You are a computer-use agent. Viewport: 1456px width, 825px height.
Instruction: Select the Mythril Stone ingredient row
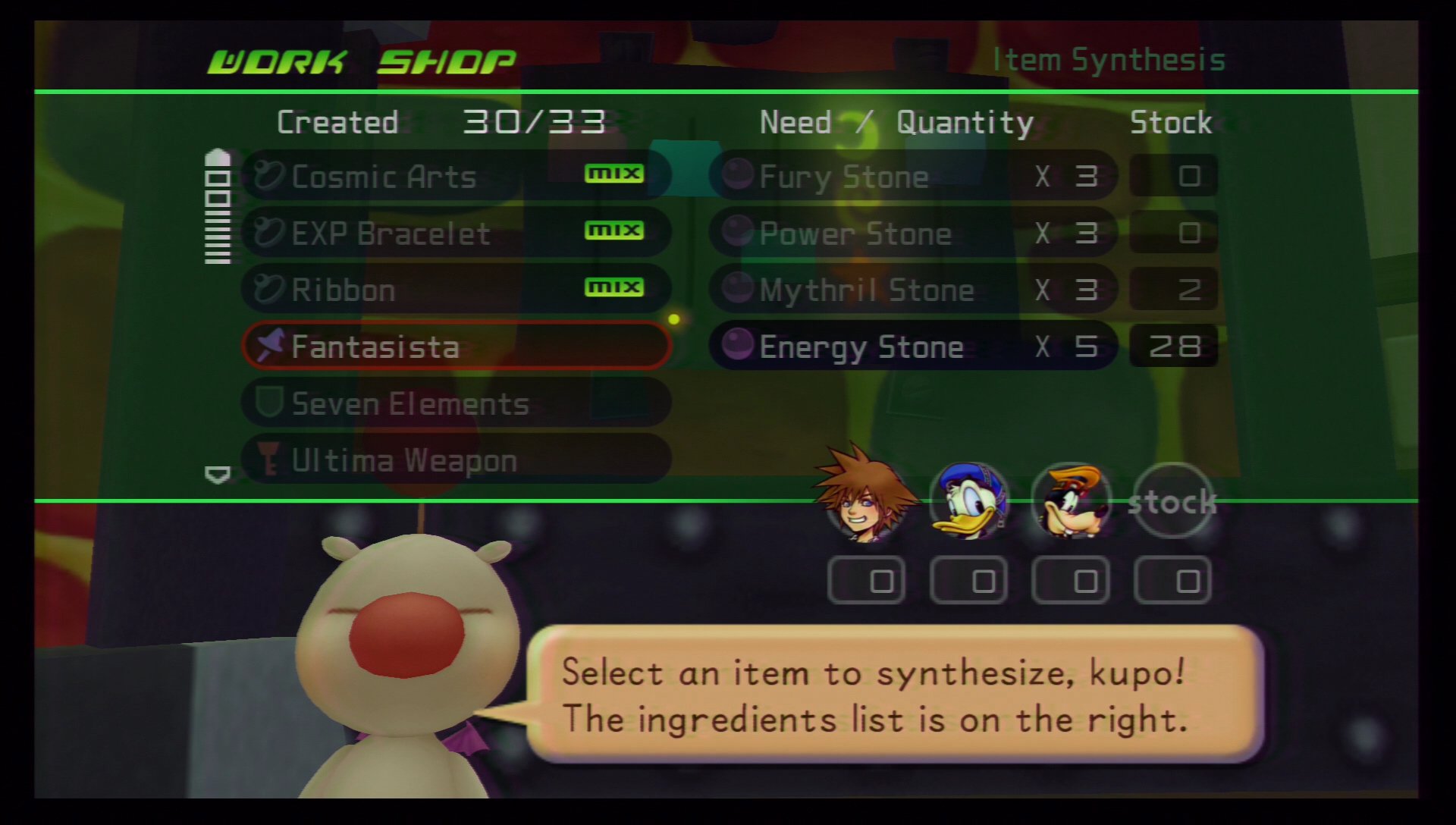(x=912, y=290)
